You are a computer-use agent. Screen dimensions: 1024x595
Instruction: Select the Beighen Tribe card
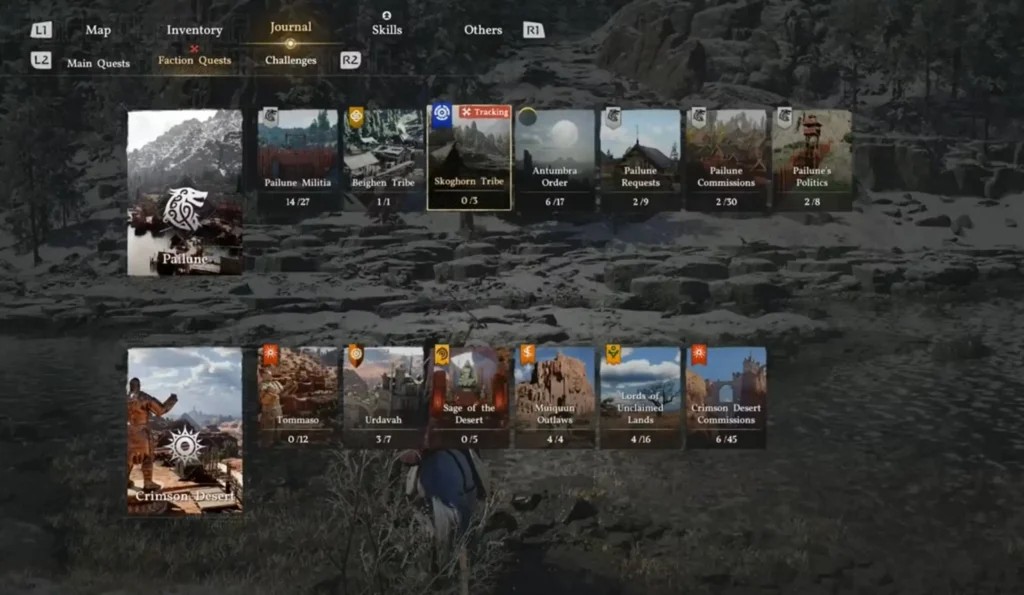[x=384, y=158]
